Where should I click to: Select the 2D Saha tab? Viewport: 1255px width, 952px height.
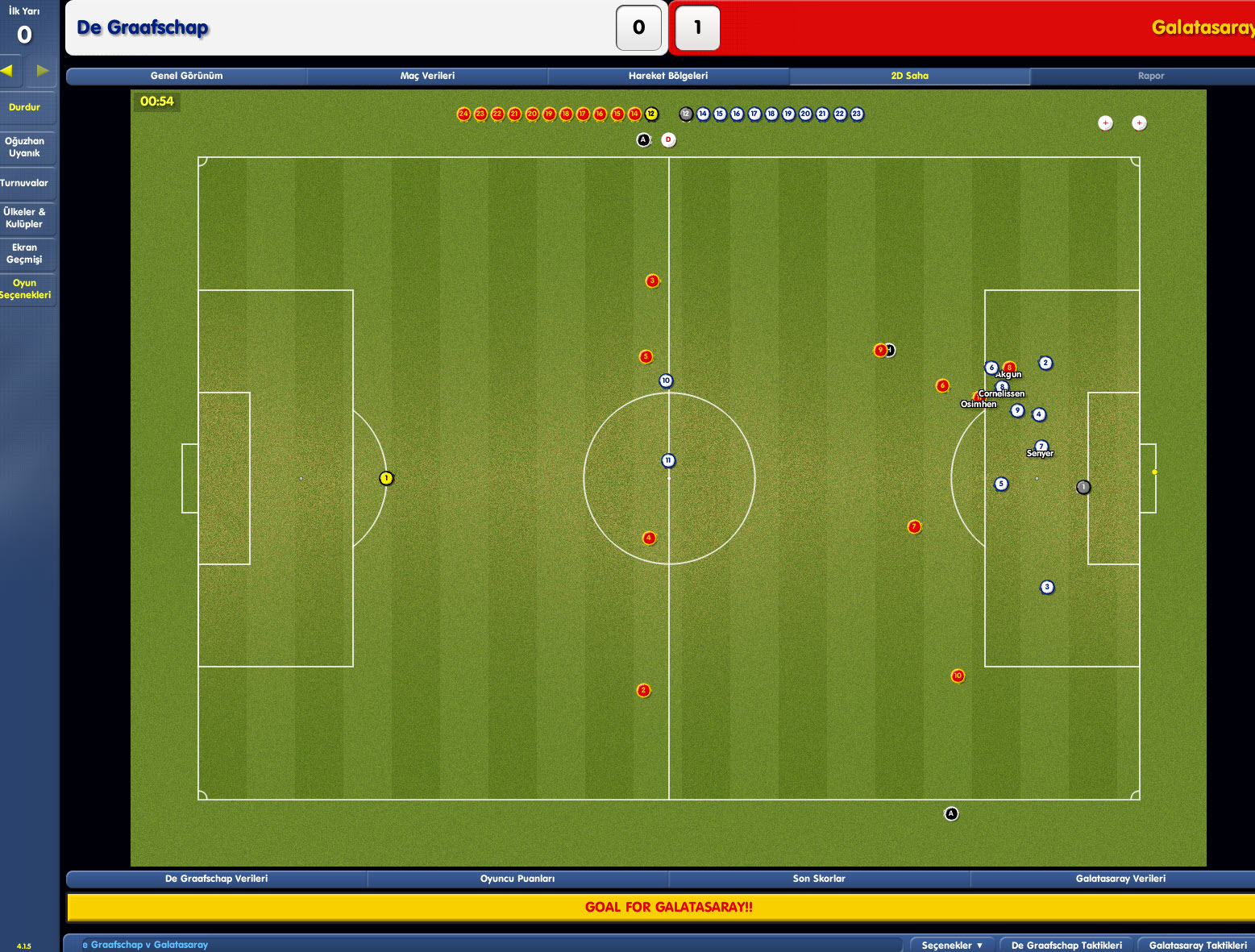(x=909, y=76)
